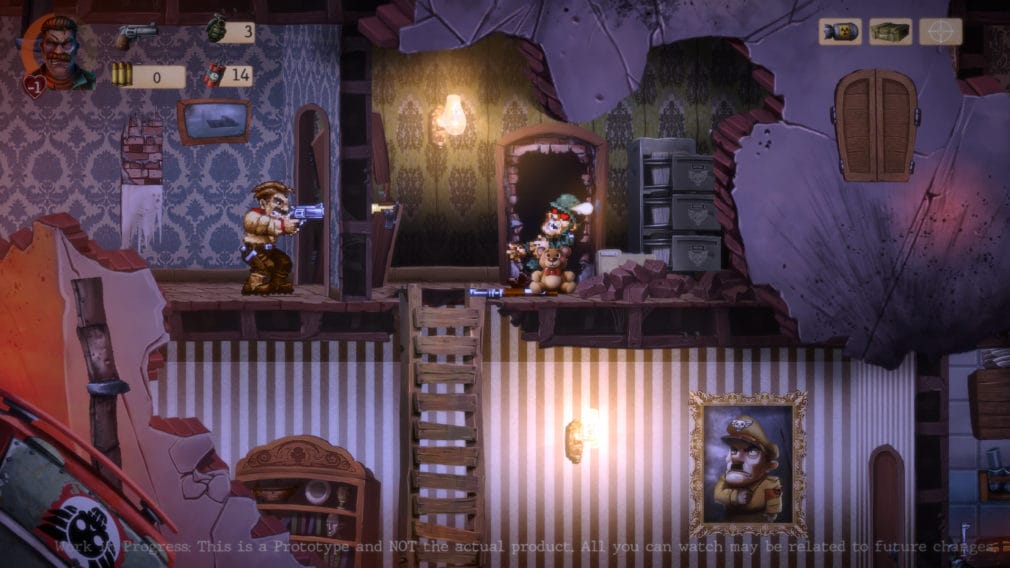Pick the hand grenade icon
Screen dimensions: 1010x568
[216, 31]
